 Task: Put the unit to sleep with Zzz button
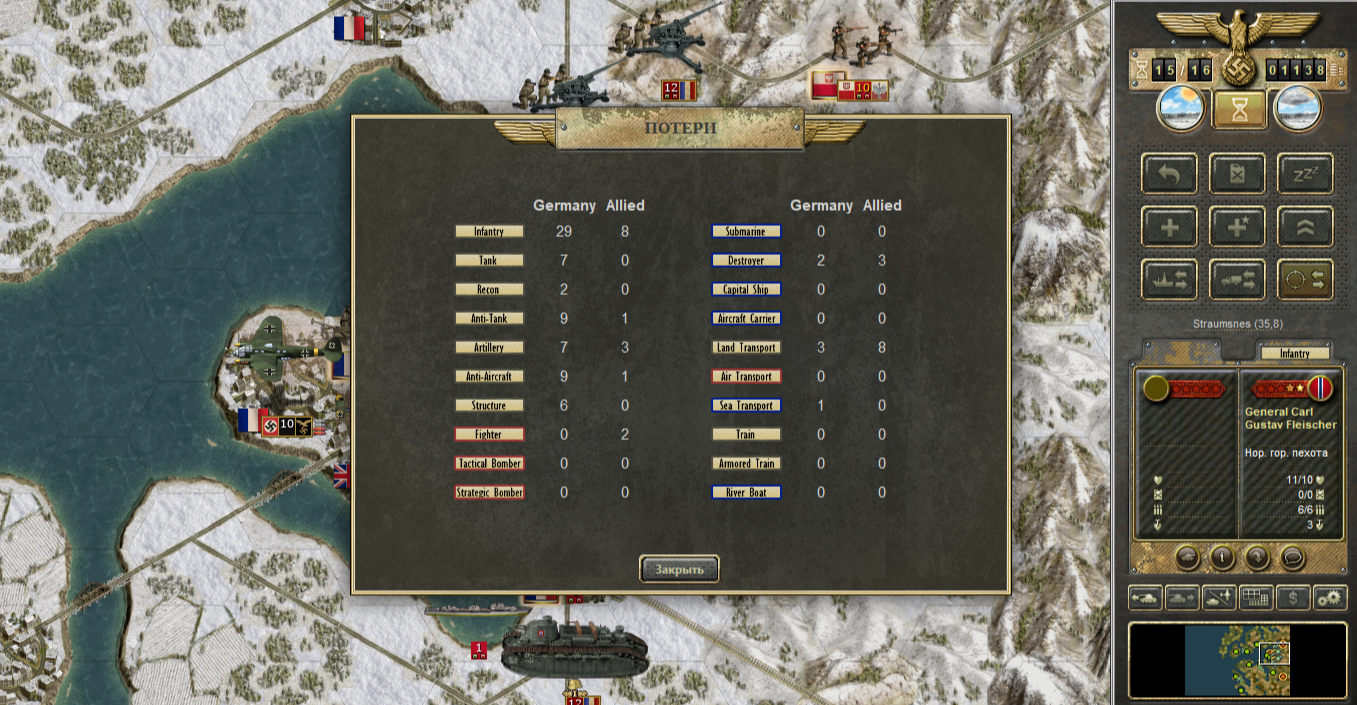coord(1305,173)
